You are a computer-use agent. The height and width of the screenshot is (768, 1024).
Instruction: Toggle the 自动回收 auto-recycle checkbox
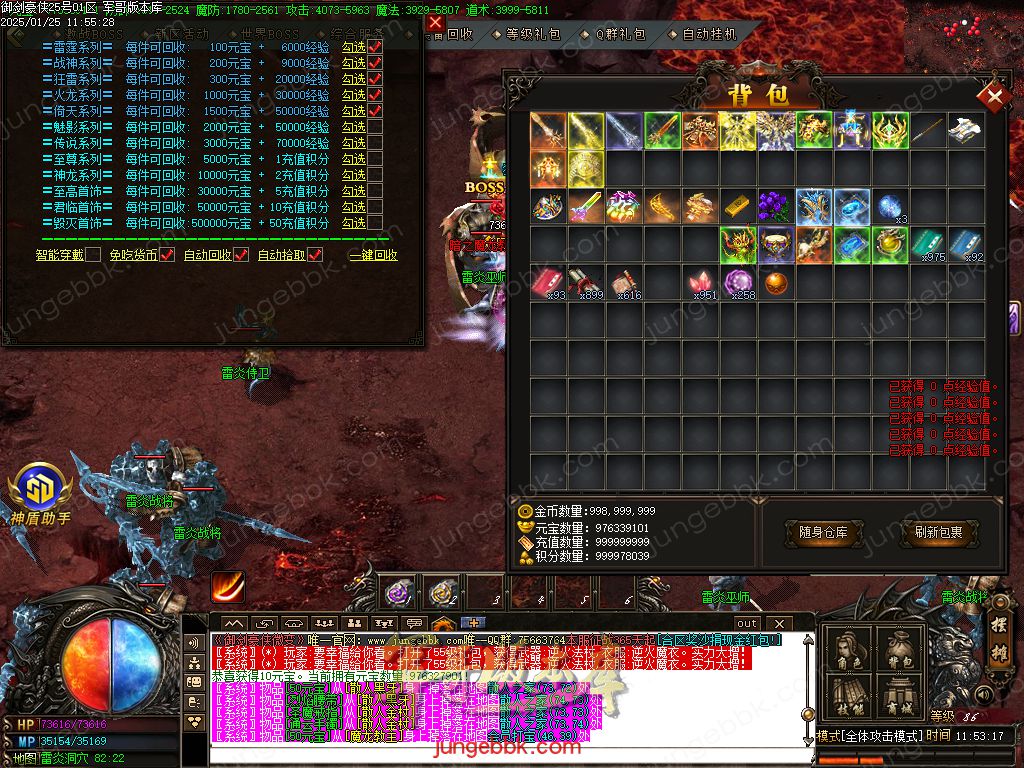tap(241, 255)
